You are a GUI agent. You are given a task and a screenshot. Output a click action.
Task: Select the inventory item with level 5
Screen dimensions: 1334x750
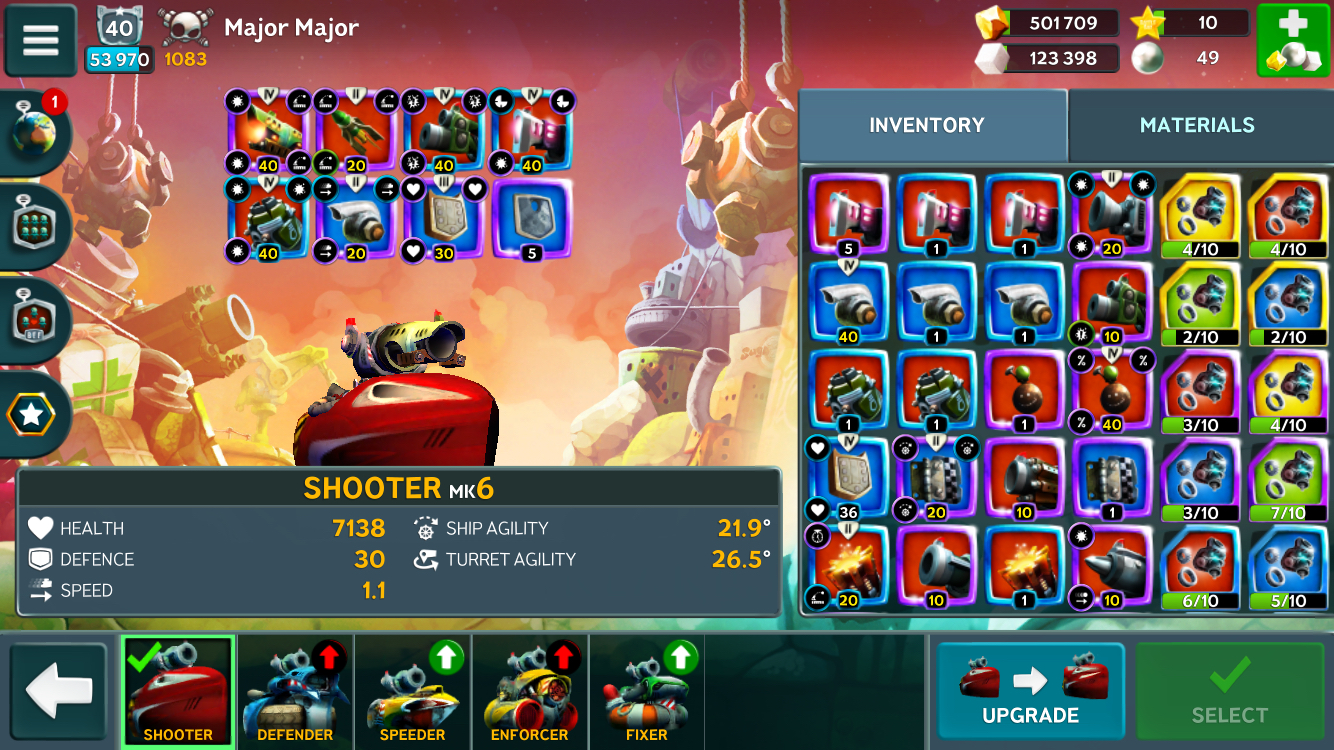click(x=848, y=215)
